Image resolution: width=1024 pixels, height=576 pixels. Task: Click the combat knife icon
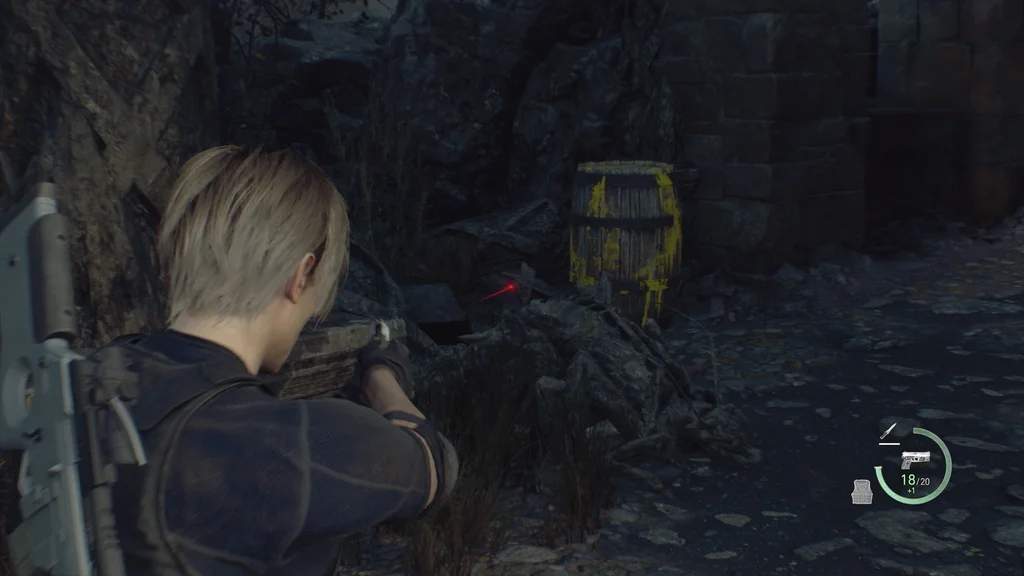coord(887,430)
